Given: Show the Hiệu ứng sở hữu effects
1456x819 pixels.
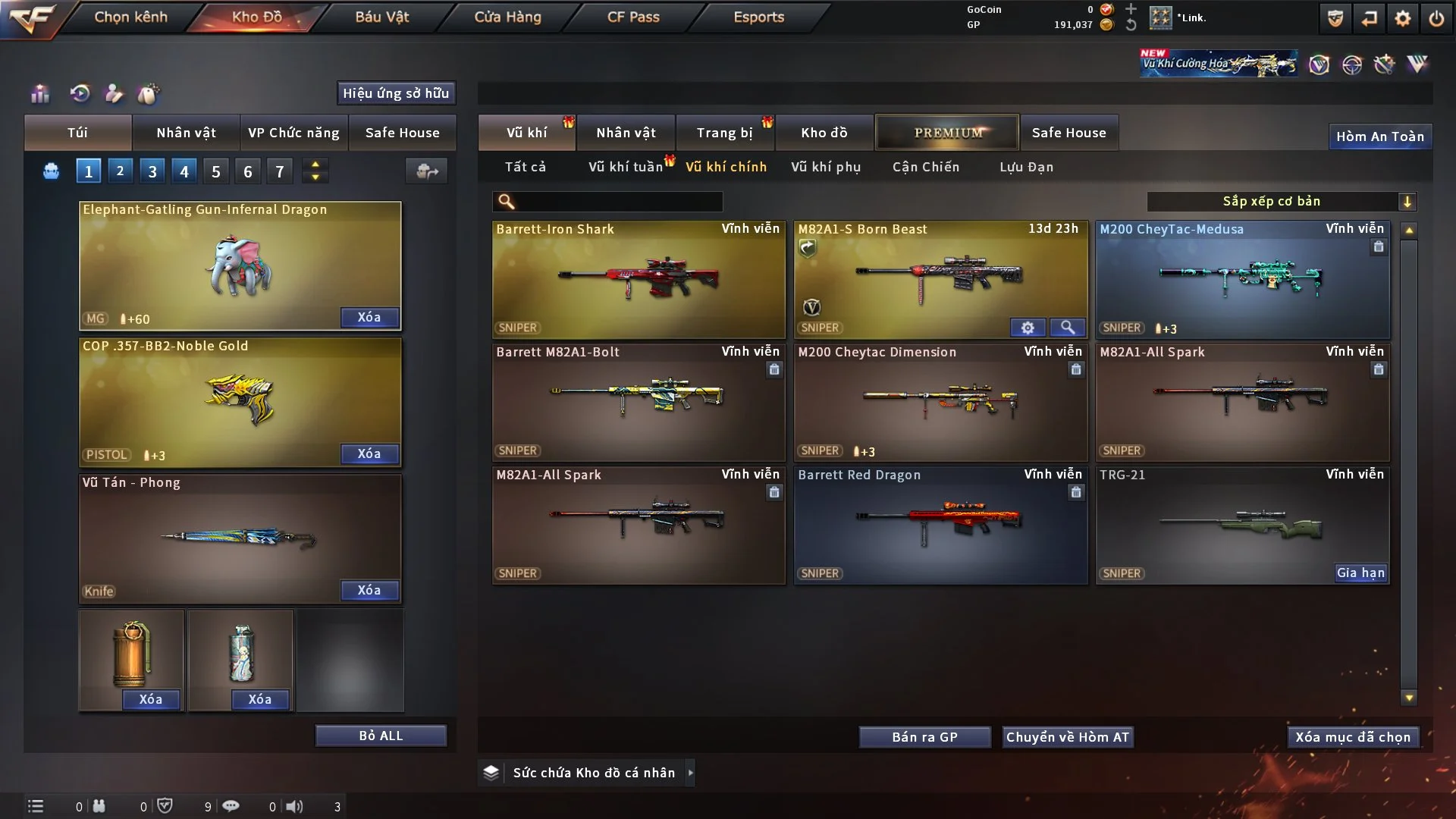Looking at the screenshot, I should click(396, 93).
